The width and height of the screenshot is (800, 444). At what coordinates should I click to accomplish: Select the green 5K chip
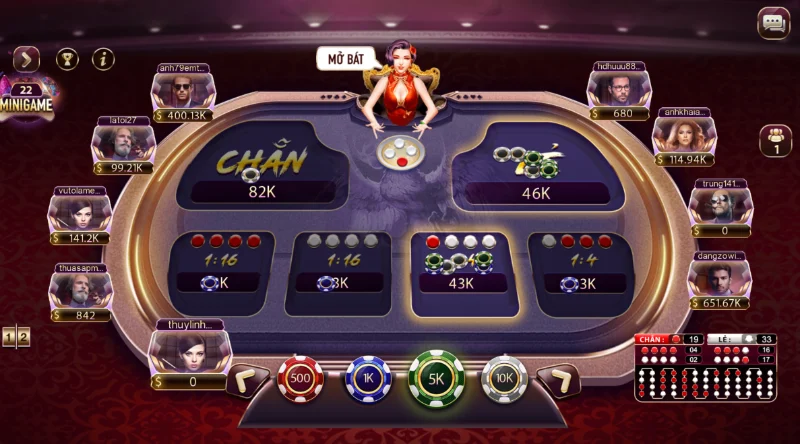pos(434,380)
